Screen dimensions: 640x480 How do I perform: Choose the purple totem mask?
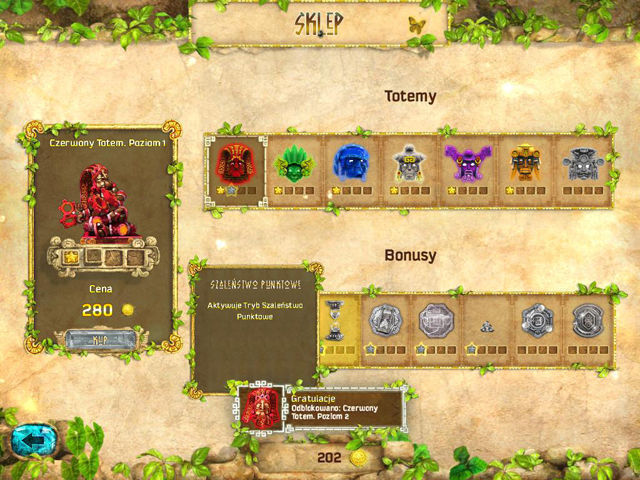[465, 162]
